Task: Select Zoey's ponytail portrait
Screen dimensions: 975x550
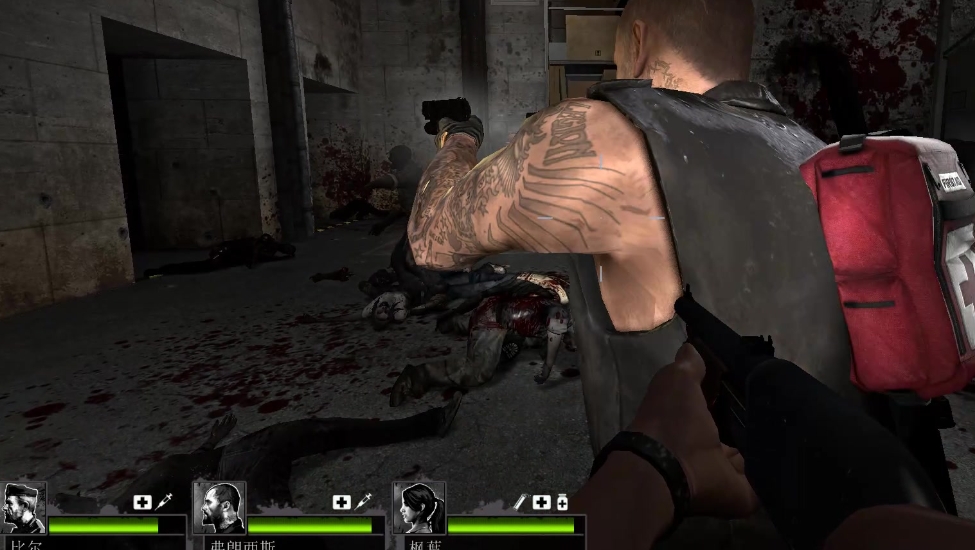Action: 419,507
